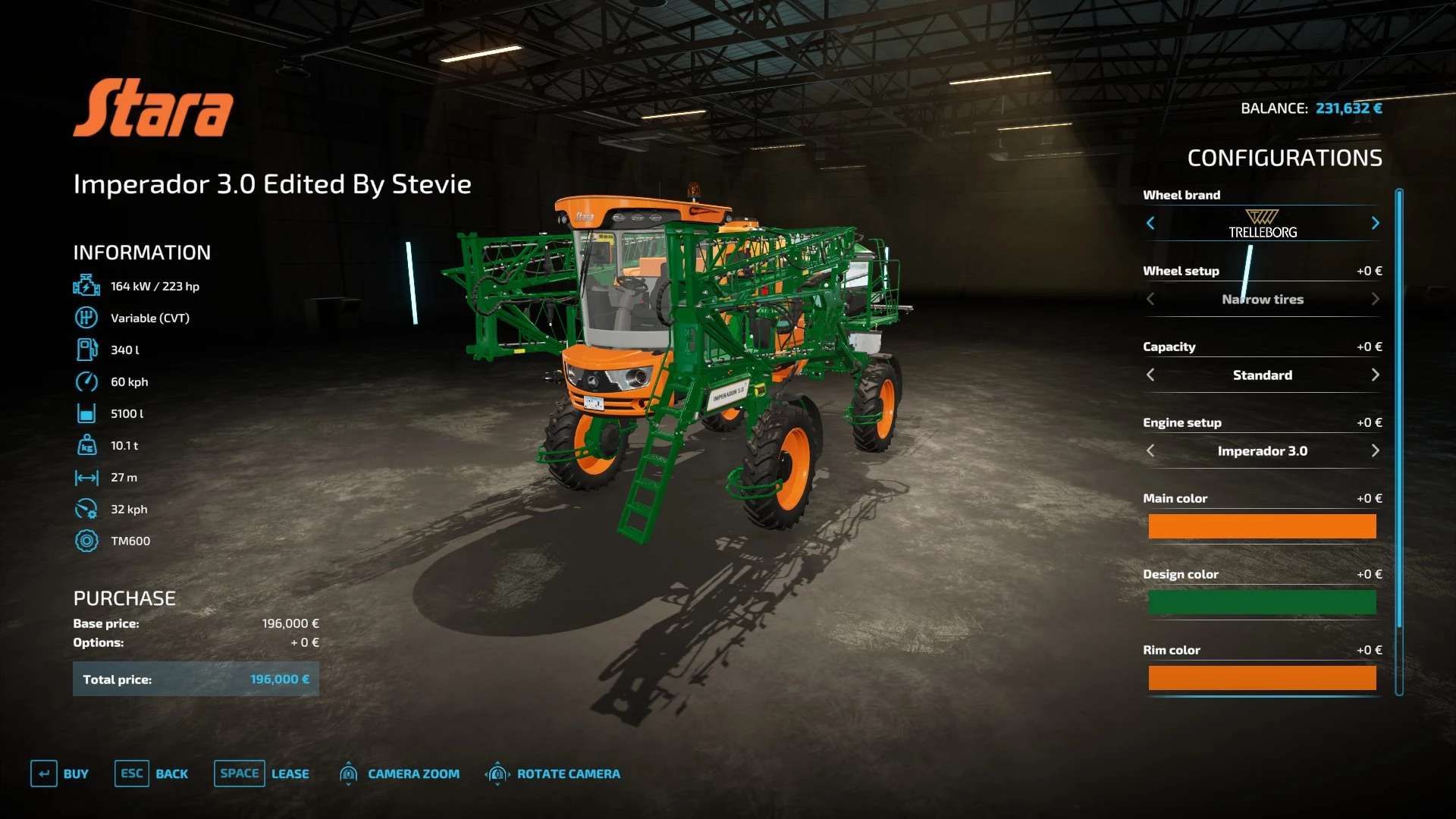Lease the vehicle instead of buying

point(262,773)
